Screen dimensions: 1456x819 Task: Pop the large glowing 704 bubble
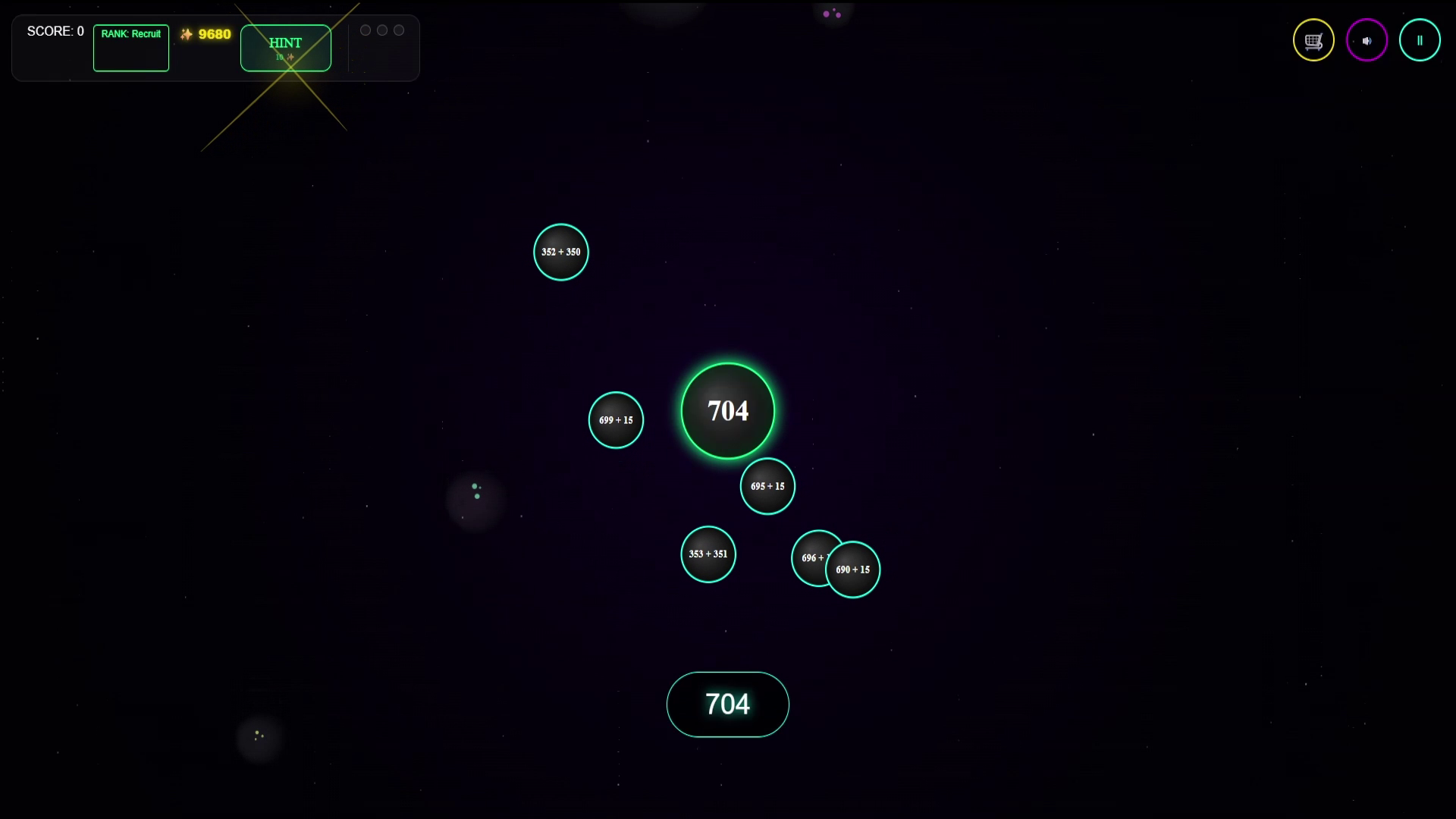coord(727,410)
